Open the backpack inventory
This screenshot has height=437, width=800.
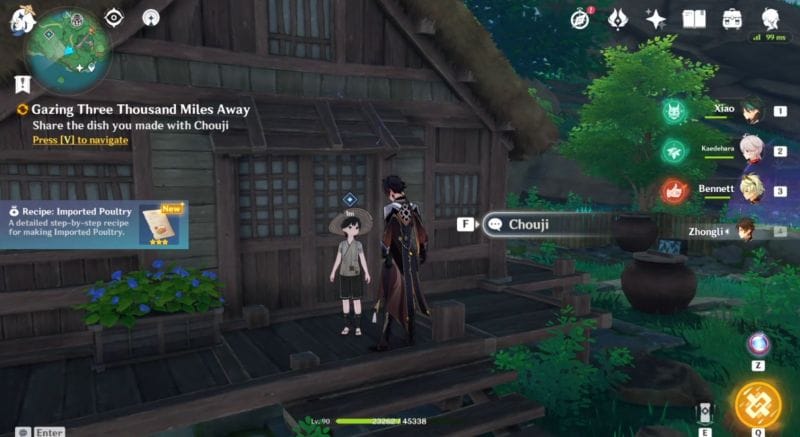733,18
